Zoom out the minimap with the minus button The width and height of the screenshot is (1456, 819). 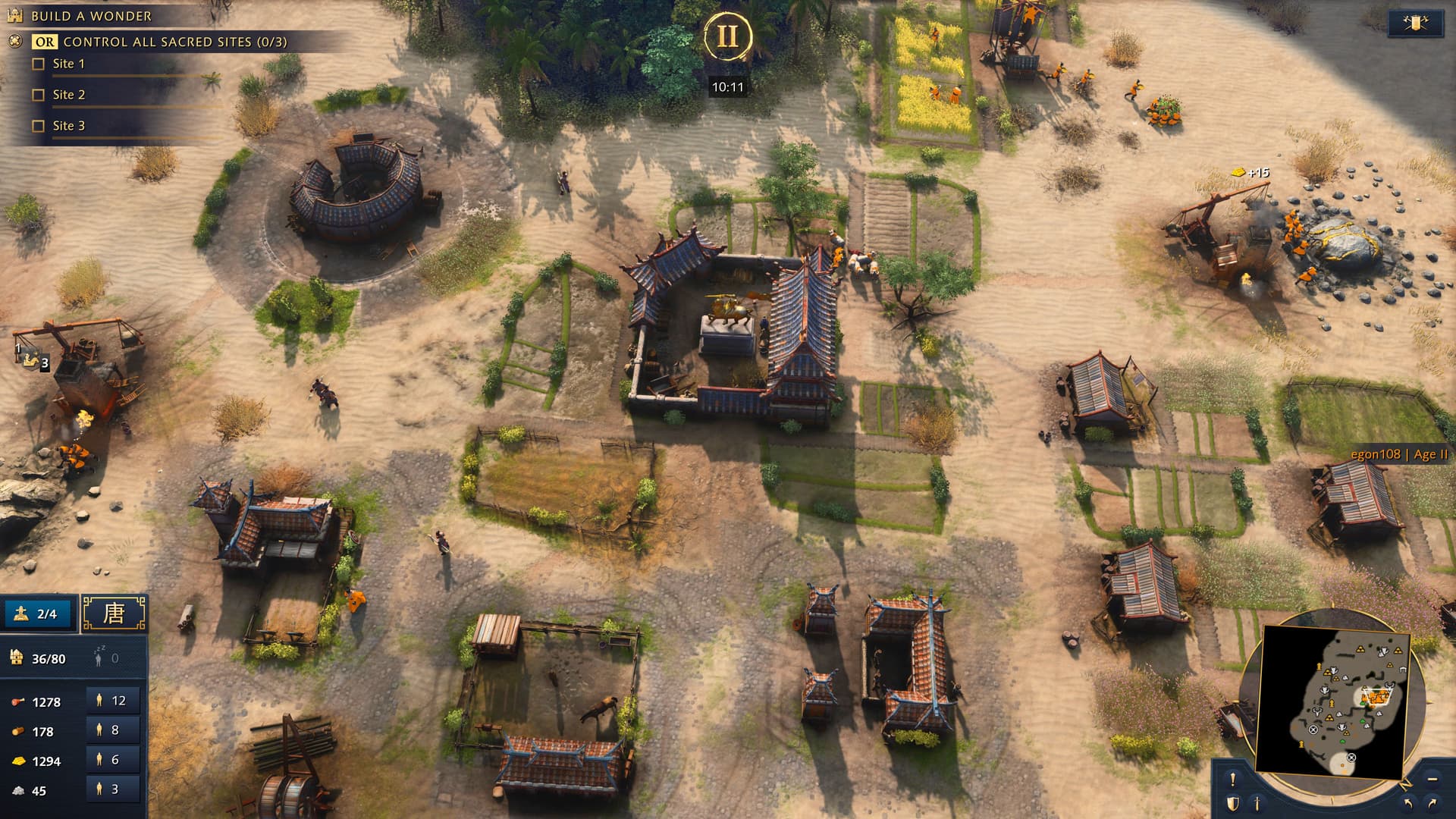click(1431, 780)
